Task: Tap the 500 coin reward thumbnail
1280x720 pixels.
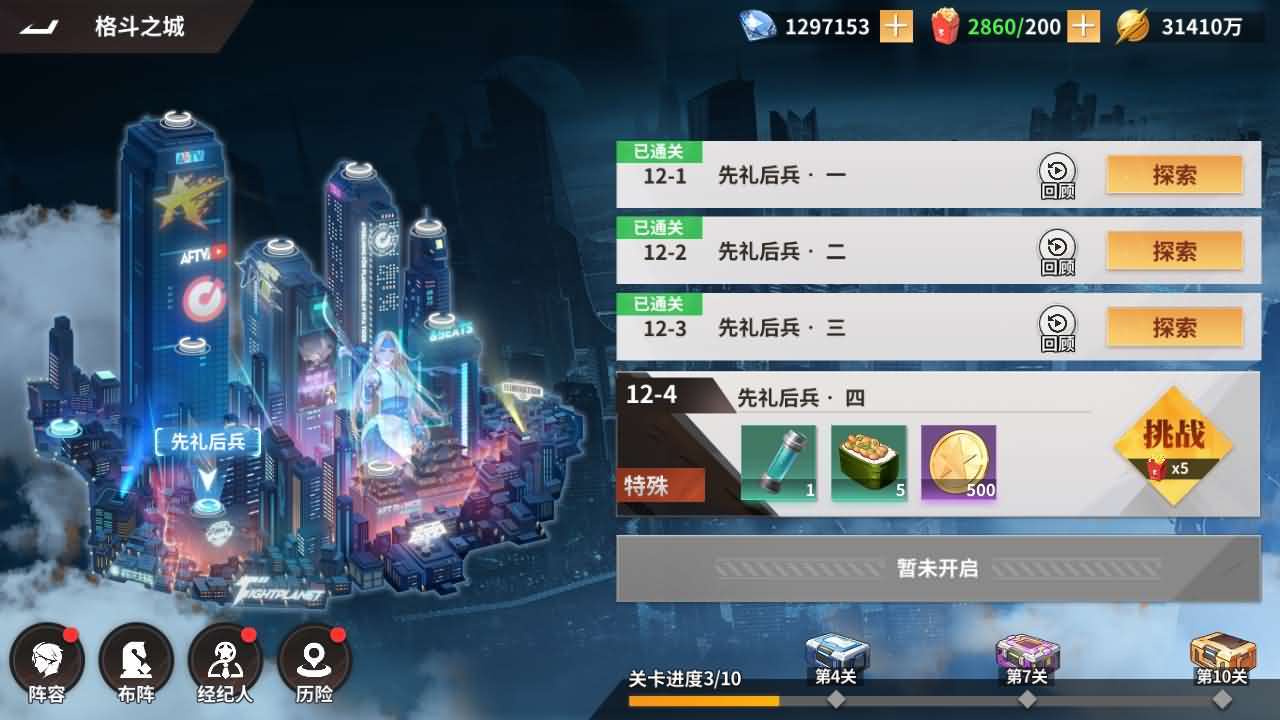Action: point(958,462)
